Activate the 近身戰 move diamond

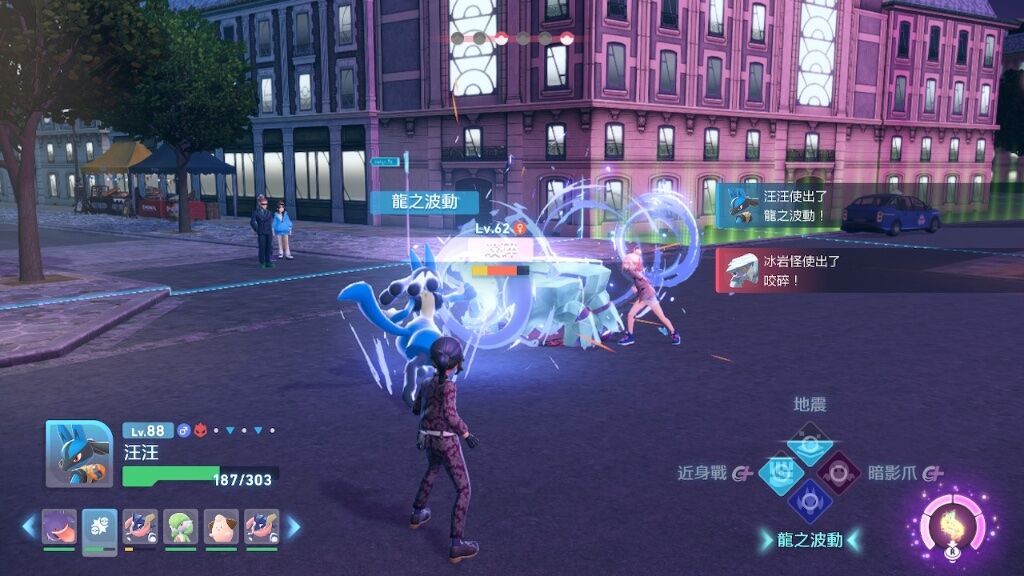point(780,472)
